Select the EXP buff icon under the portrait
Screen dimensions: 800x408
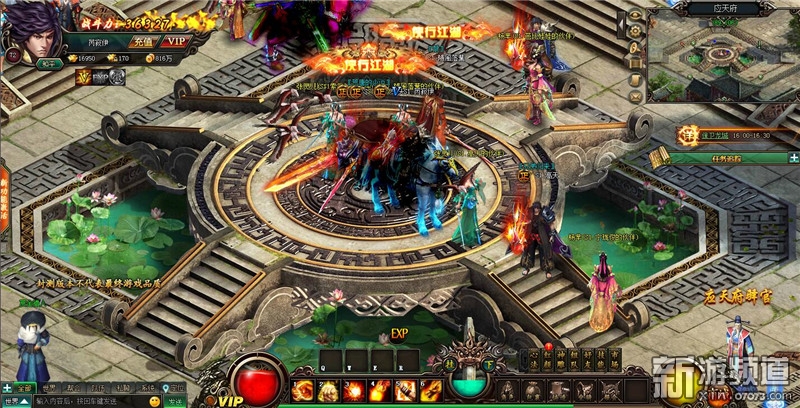pyautogui.click(x=102, y=75)
